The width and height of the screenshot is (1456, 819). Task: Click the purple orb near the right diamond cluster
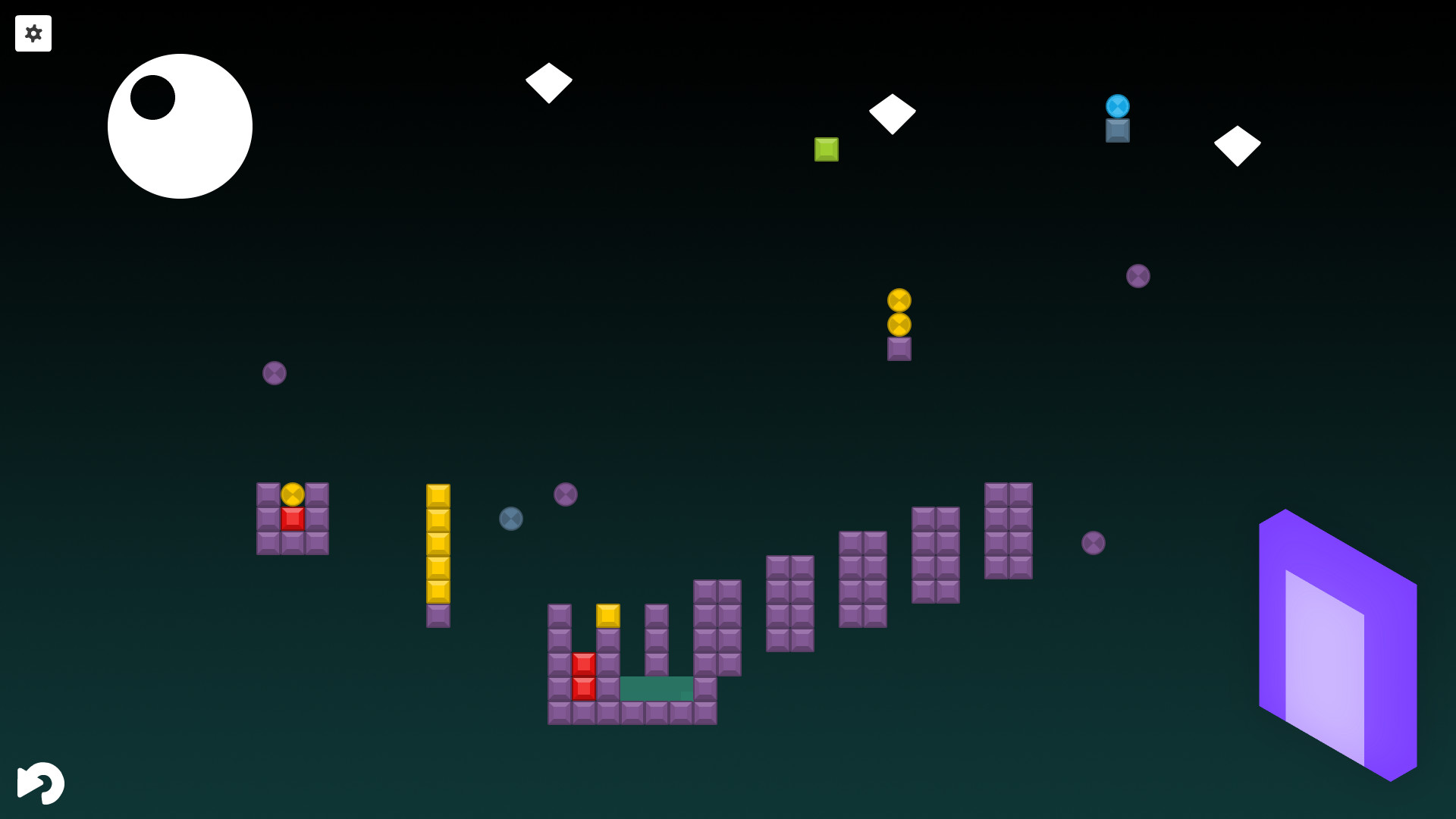1137,275
